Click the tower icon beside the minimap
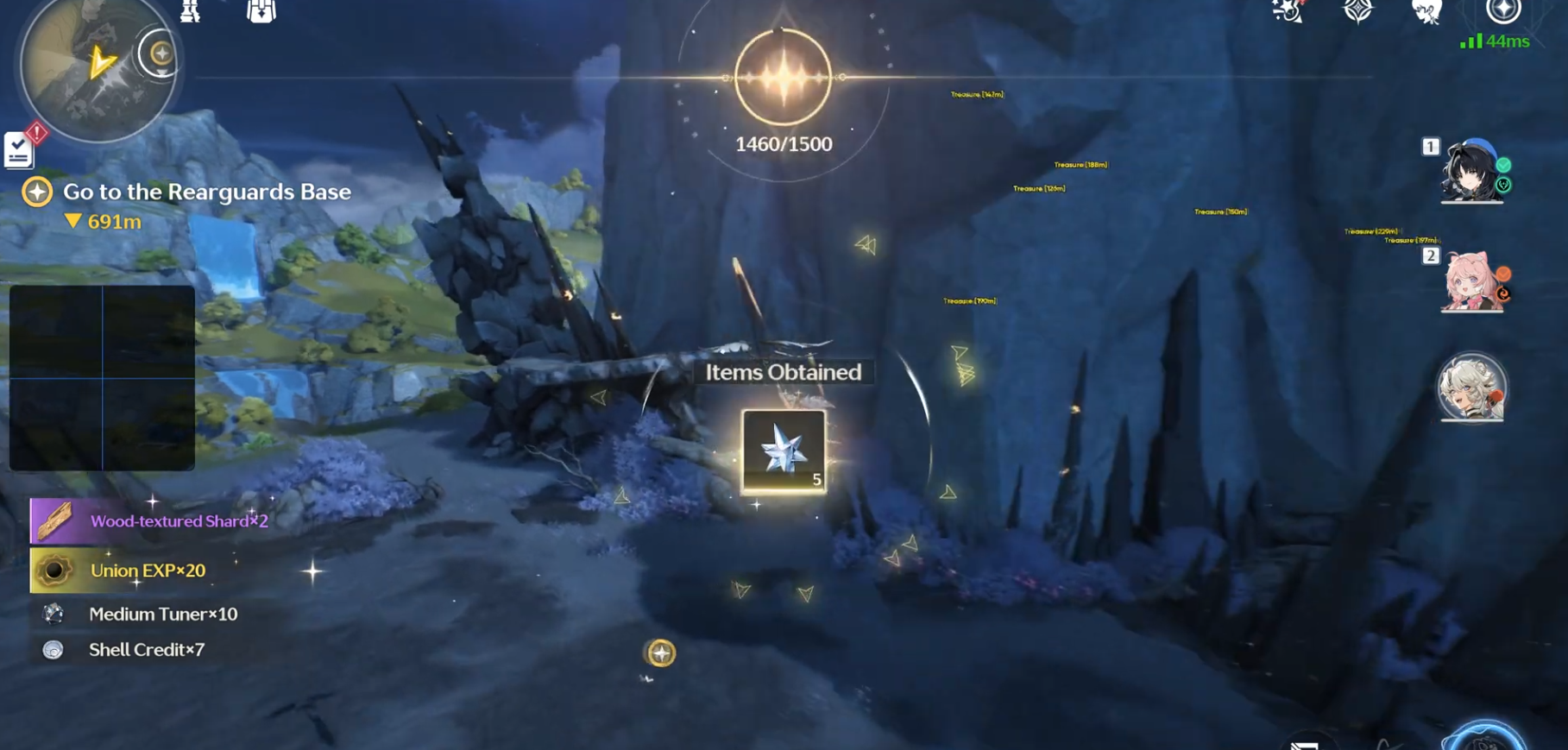 [x=190, y=11]
